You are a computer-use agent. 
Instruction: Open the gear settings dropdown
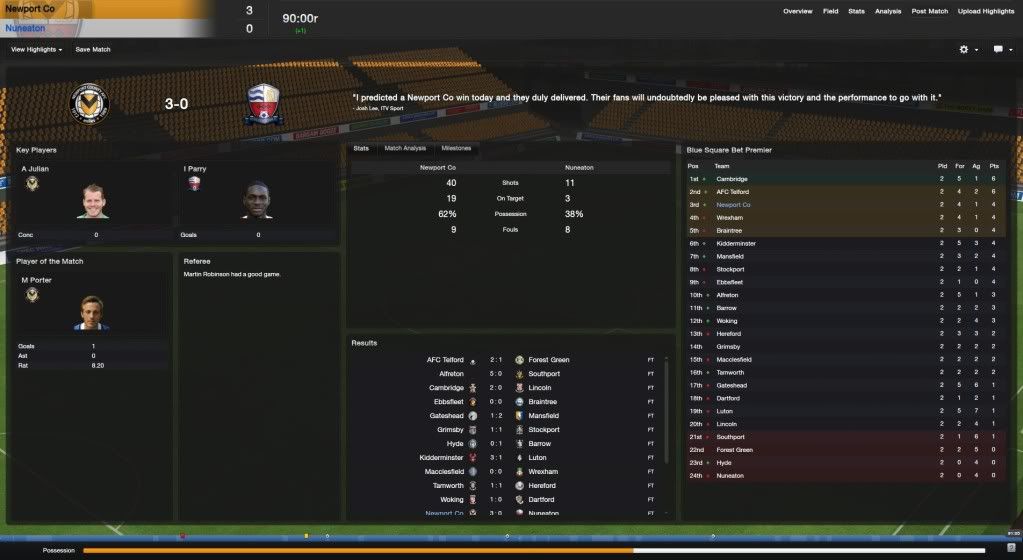pyautogui.click(x=968, y=49)
